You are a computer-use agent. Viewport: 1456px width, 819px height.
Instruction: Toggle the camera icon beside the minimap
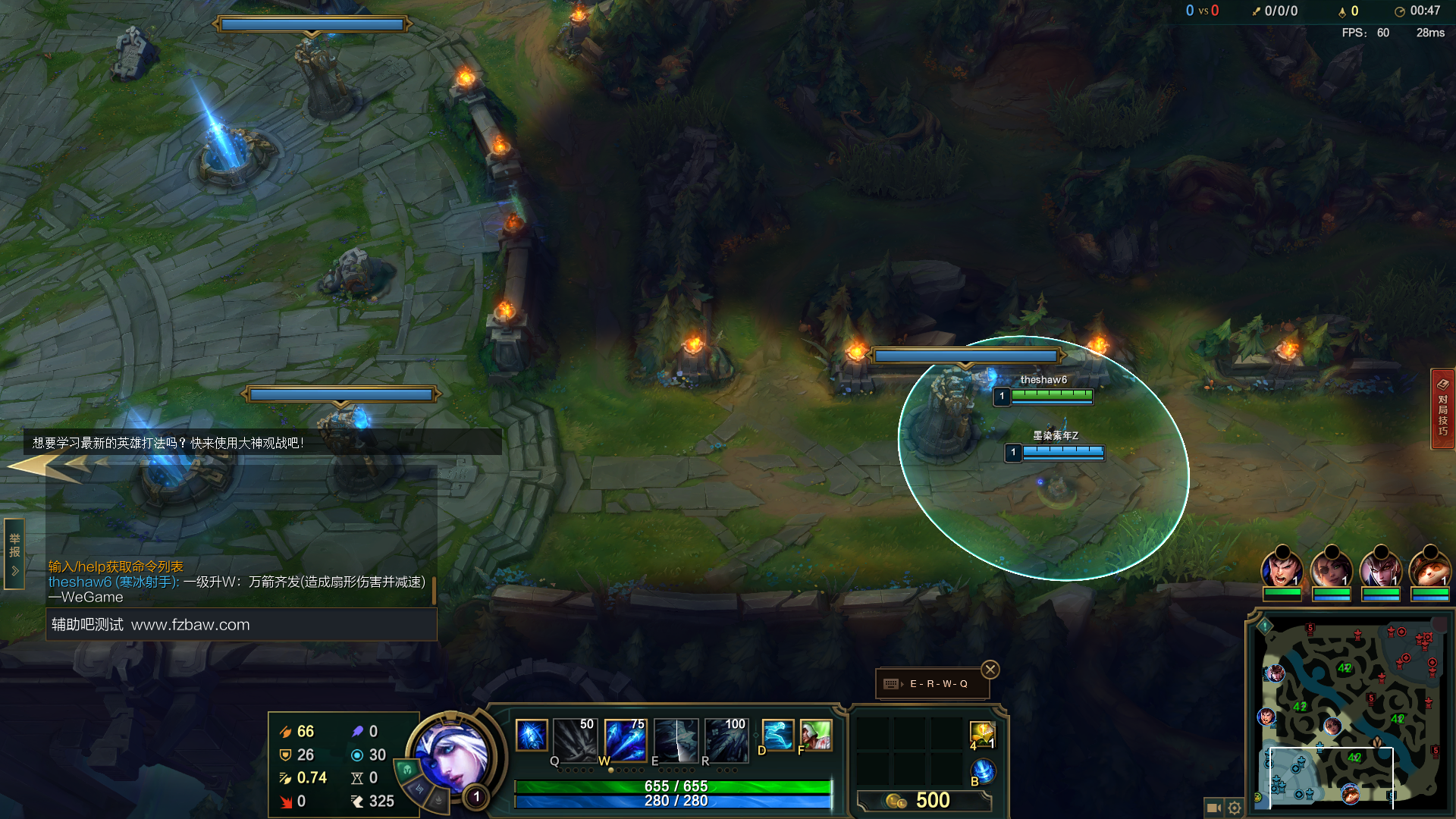click(1213, 808)
